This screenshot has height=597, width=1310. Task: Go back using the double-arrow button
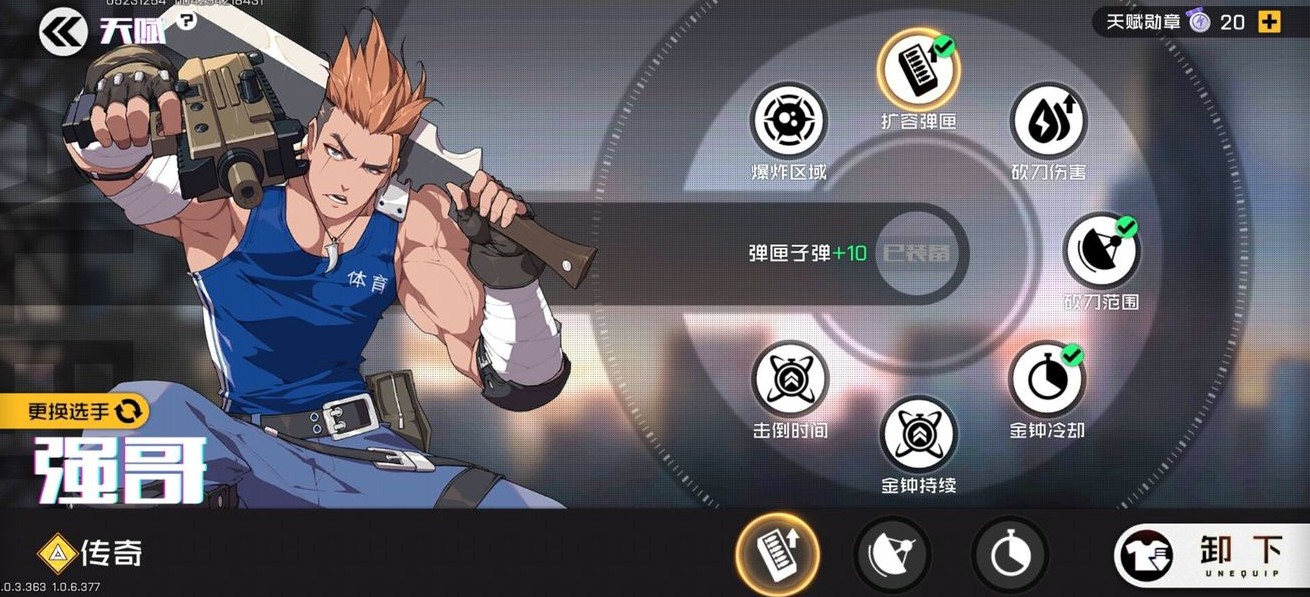(x=63, y=33)
